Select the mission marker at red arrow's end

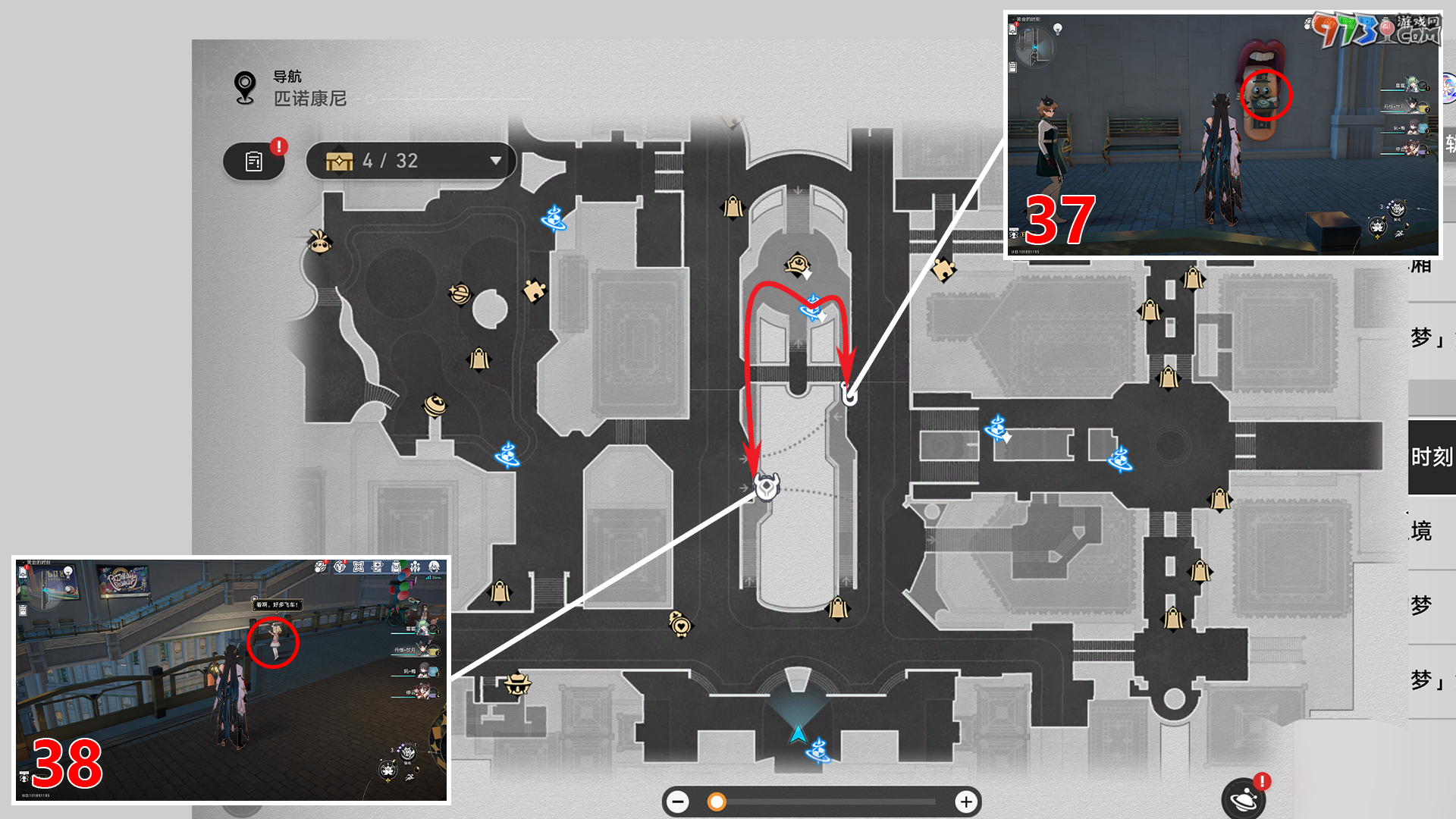click(x=767, y=487)
